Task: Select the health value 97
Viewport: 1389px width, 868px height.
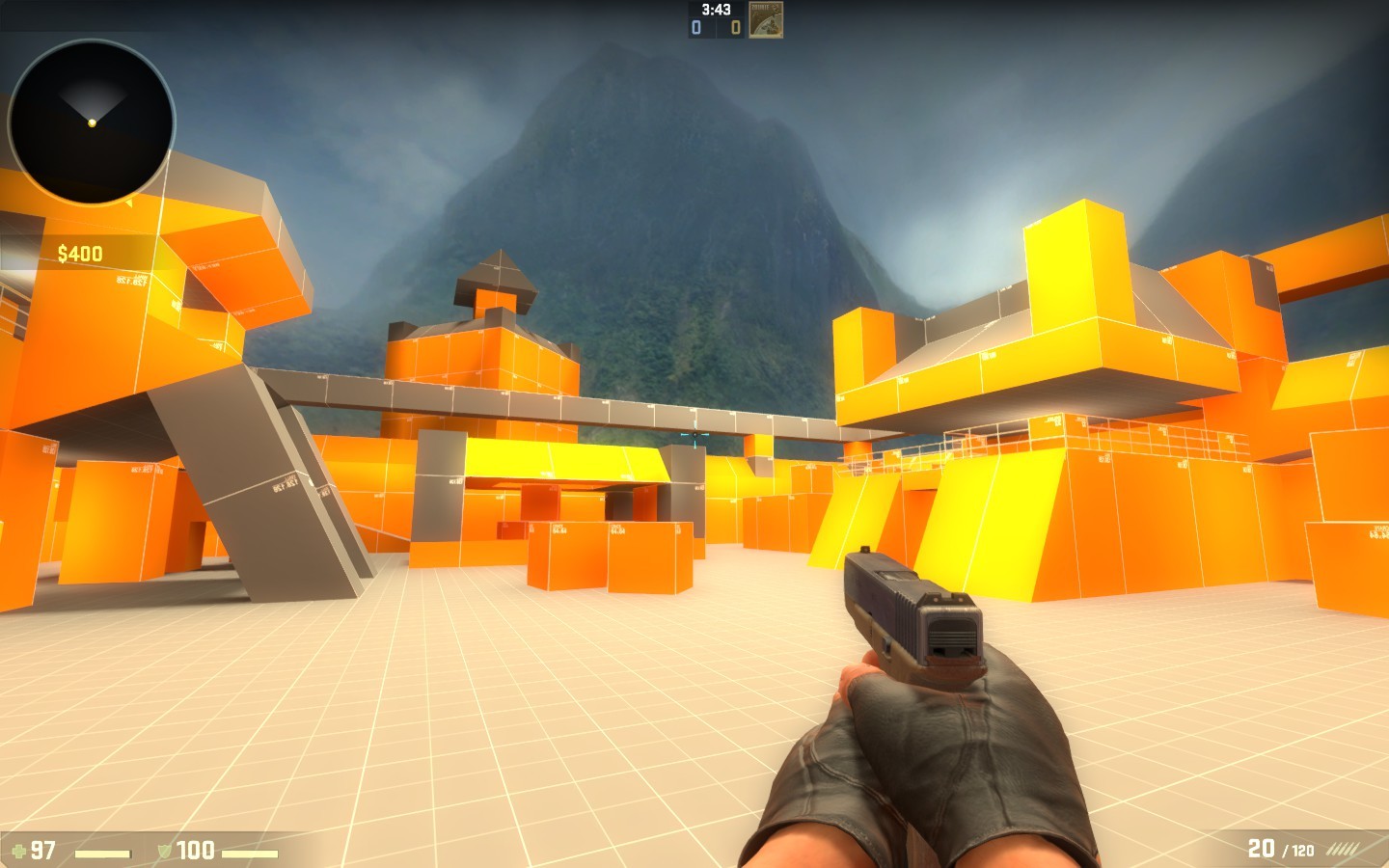Action: pyautogui.click(x=44, y=851)
